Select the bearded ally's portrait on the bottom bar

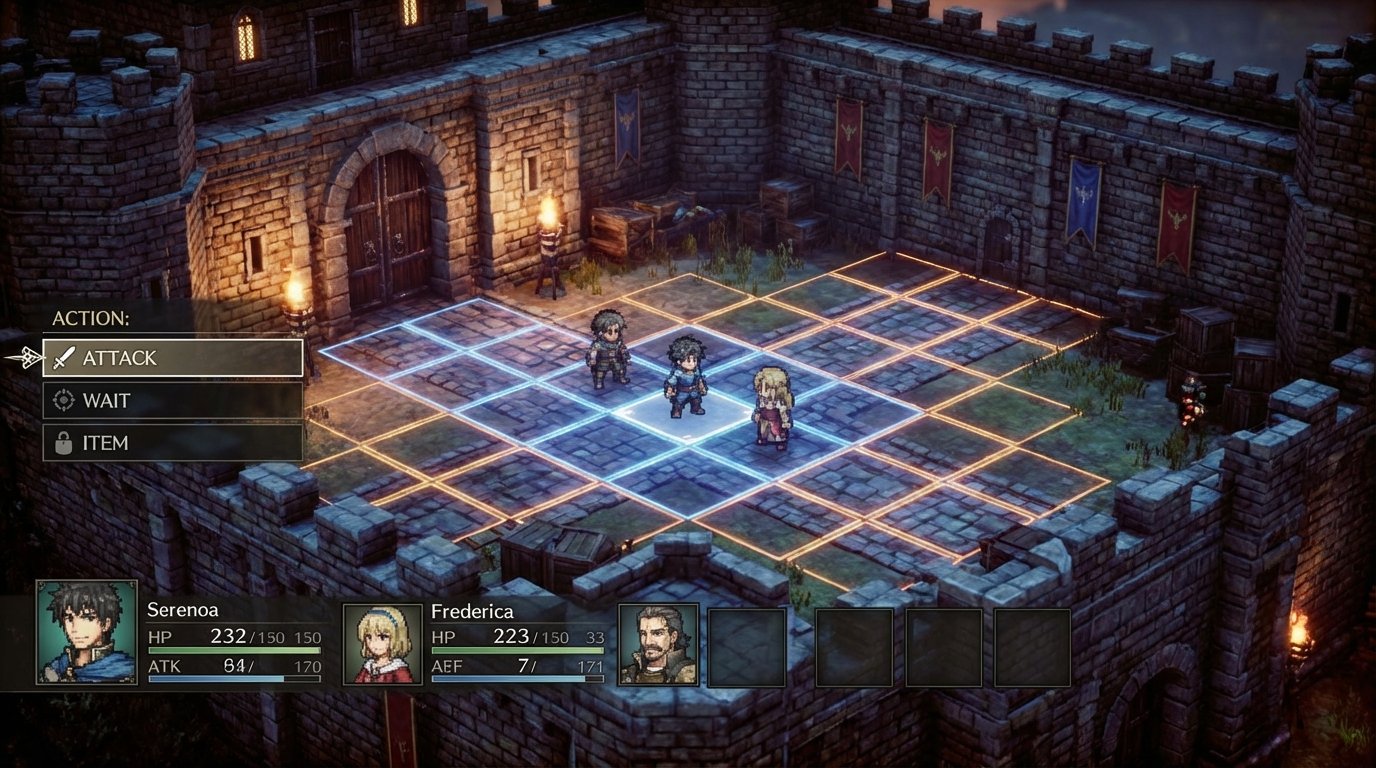pyautogui.click(x=658, y=645)
